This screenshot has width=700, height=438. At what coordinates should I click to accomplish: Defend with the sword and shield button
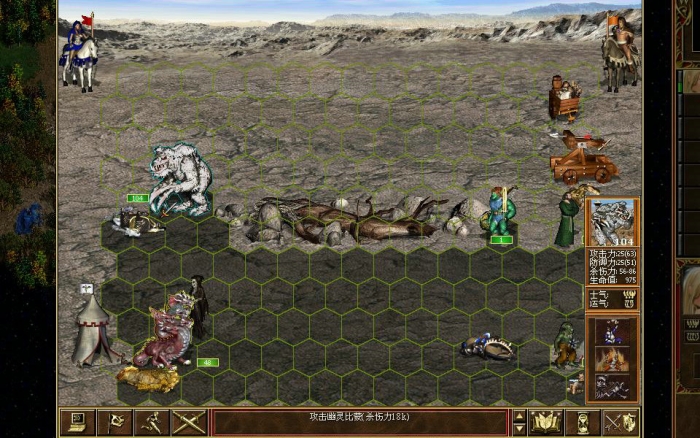620,422
